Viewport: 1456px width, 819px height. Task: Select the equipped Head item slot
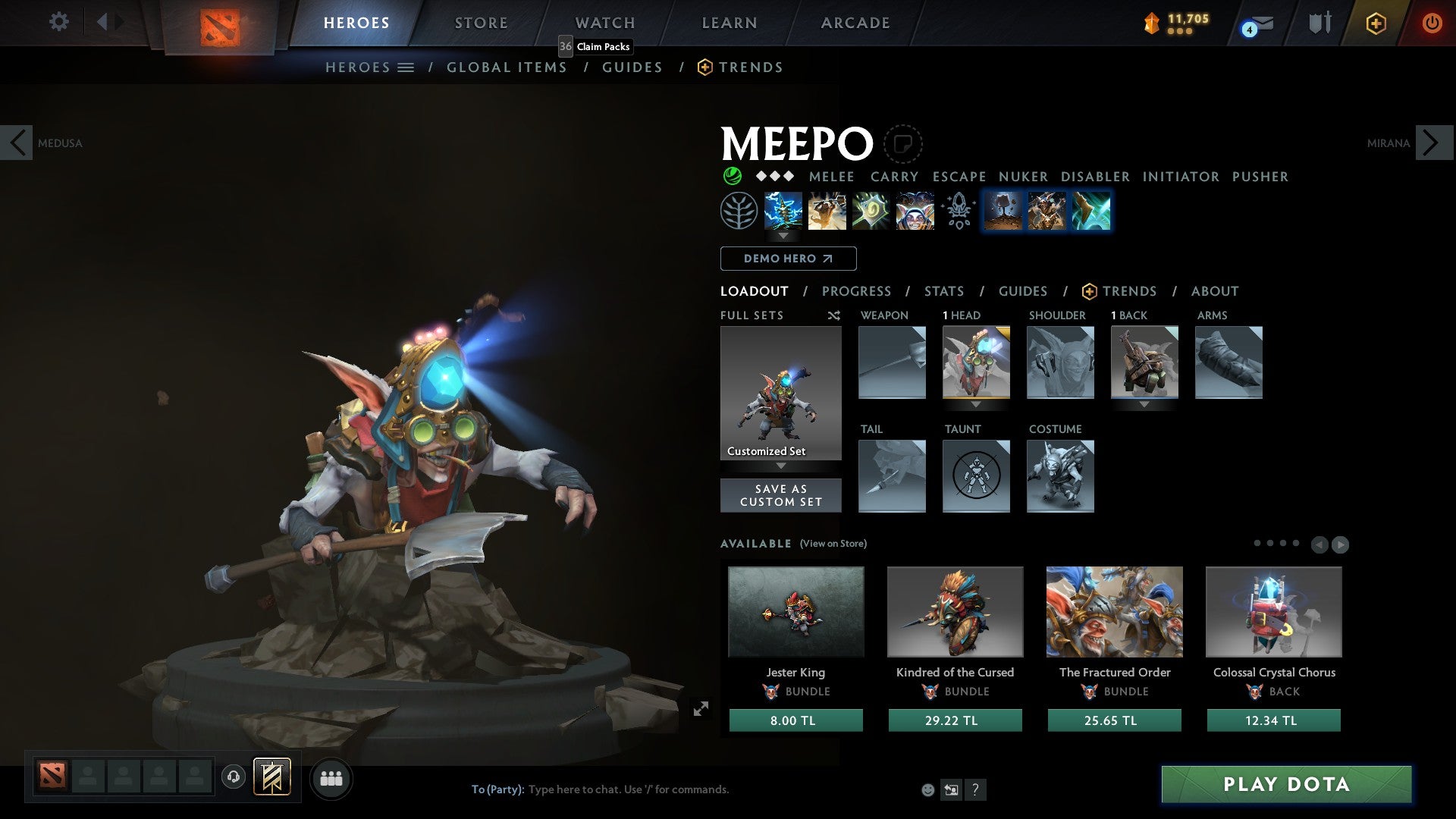tap(976, 362)
